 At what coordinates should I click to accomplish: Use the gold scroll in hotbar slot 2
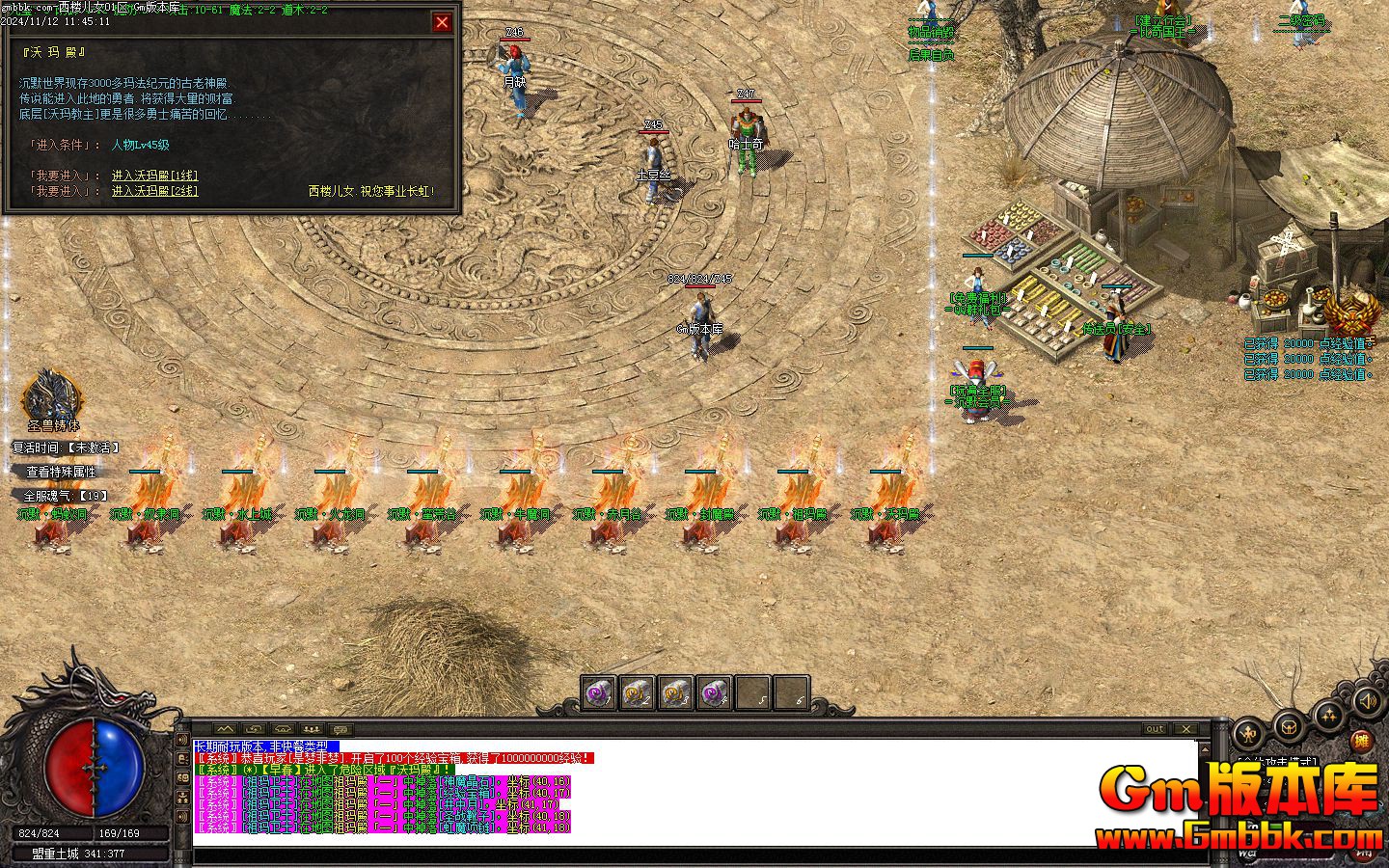pos(638,692)
